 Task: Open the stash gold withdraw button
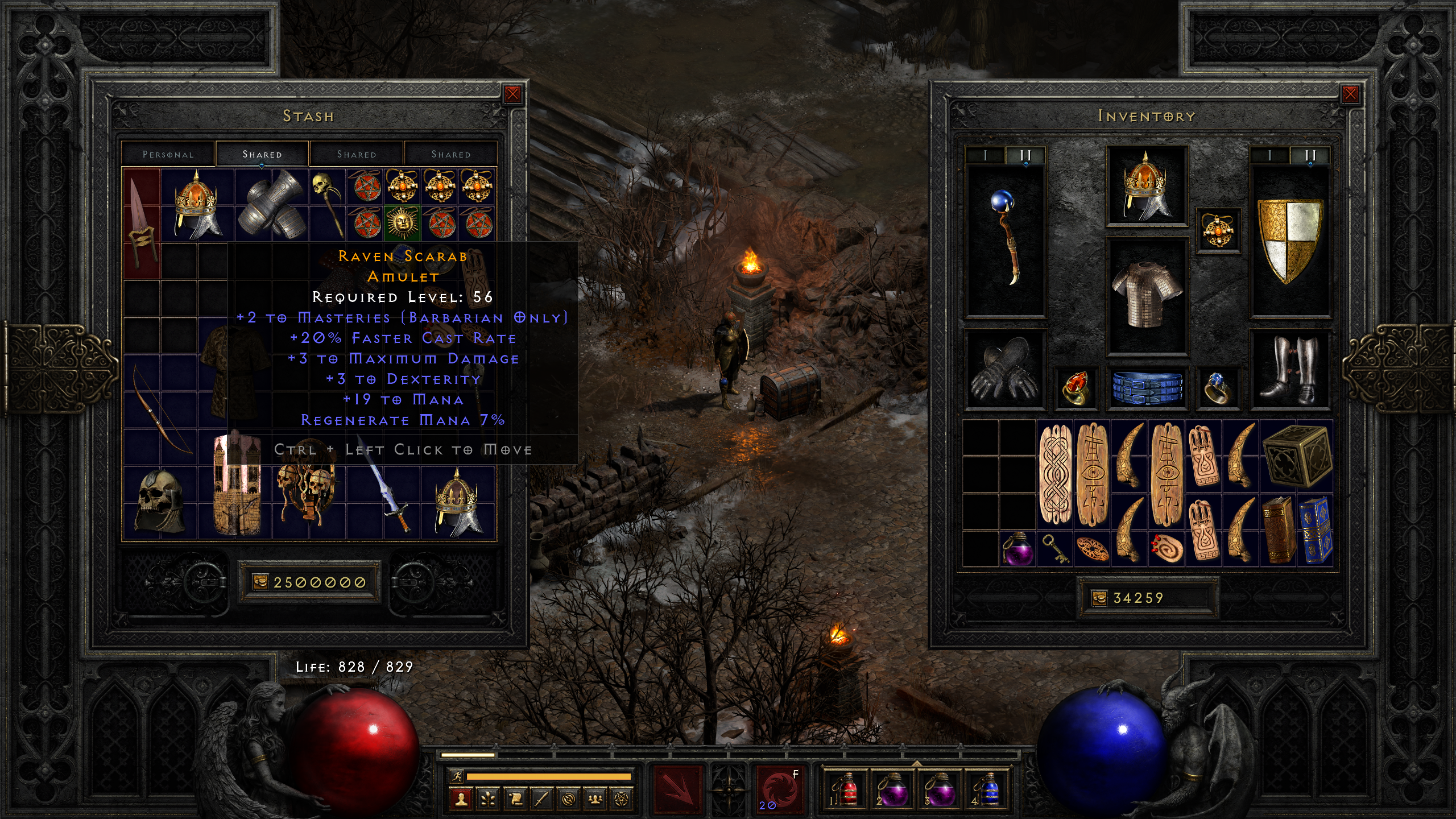pos(260,582)
